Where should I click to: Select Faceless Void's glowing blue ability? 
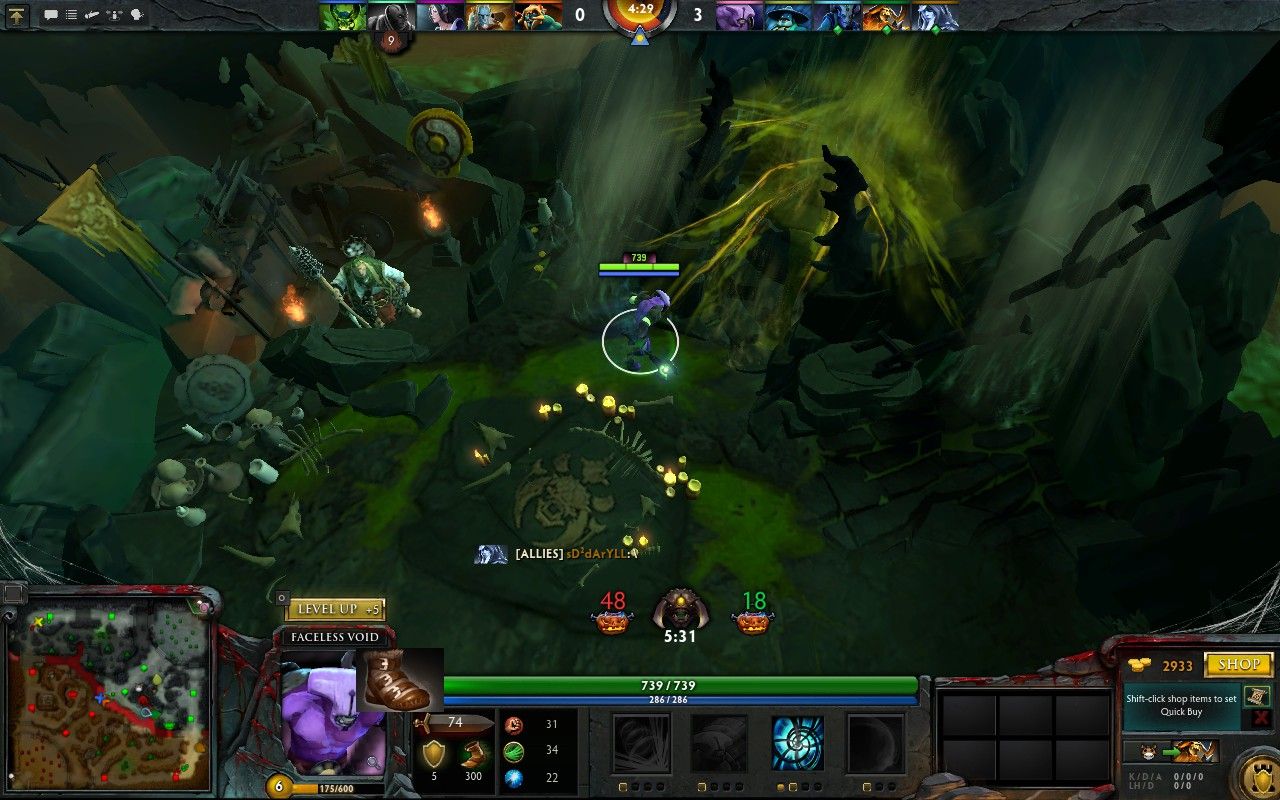(x=796, y=742)
